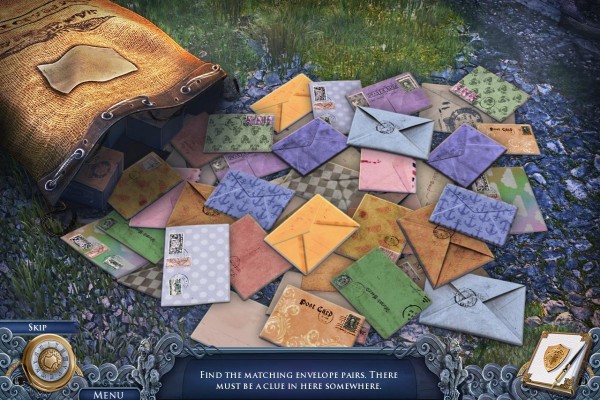
Task: Open the Menu button
Action: 110,393
